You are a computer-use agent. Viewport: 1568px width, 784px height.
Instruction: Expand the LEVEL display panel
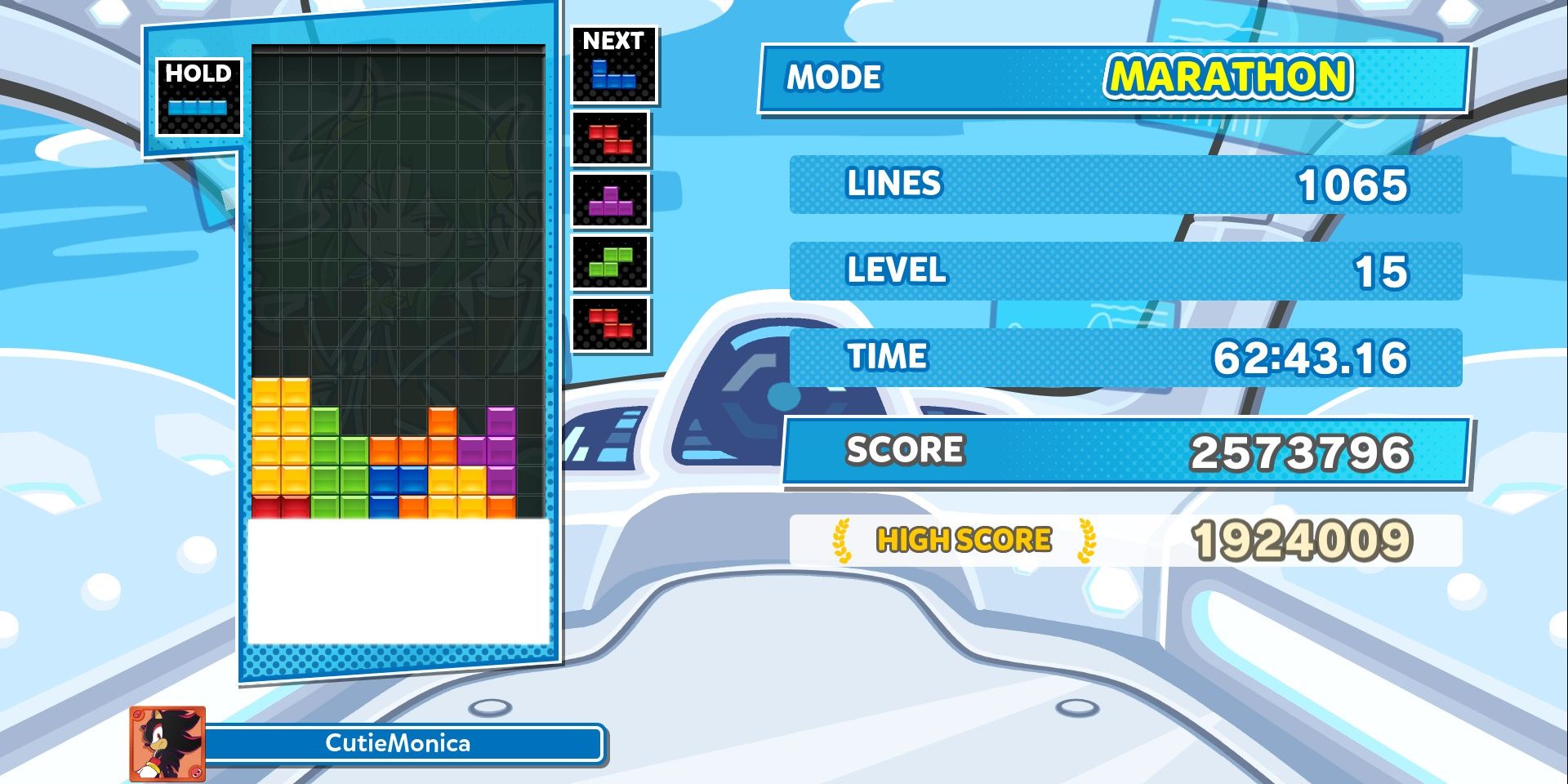(1127, 270)
